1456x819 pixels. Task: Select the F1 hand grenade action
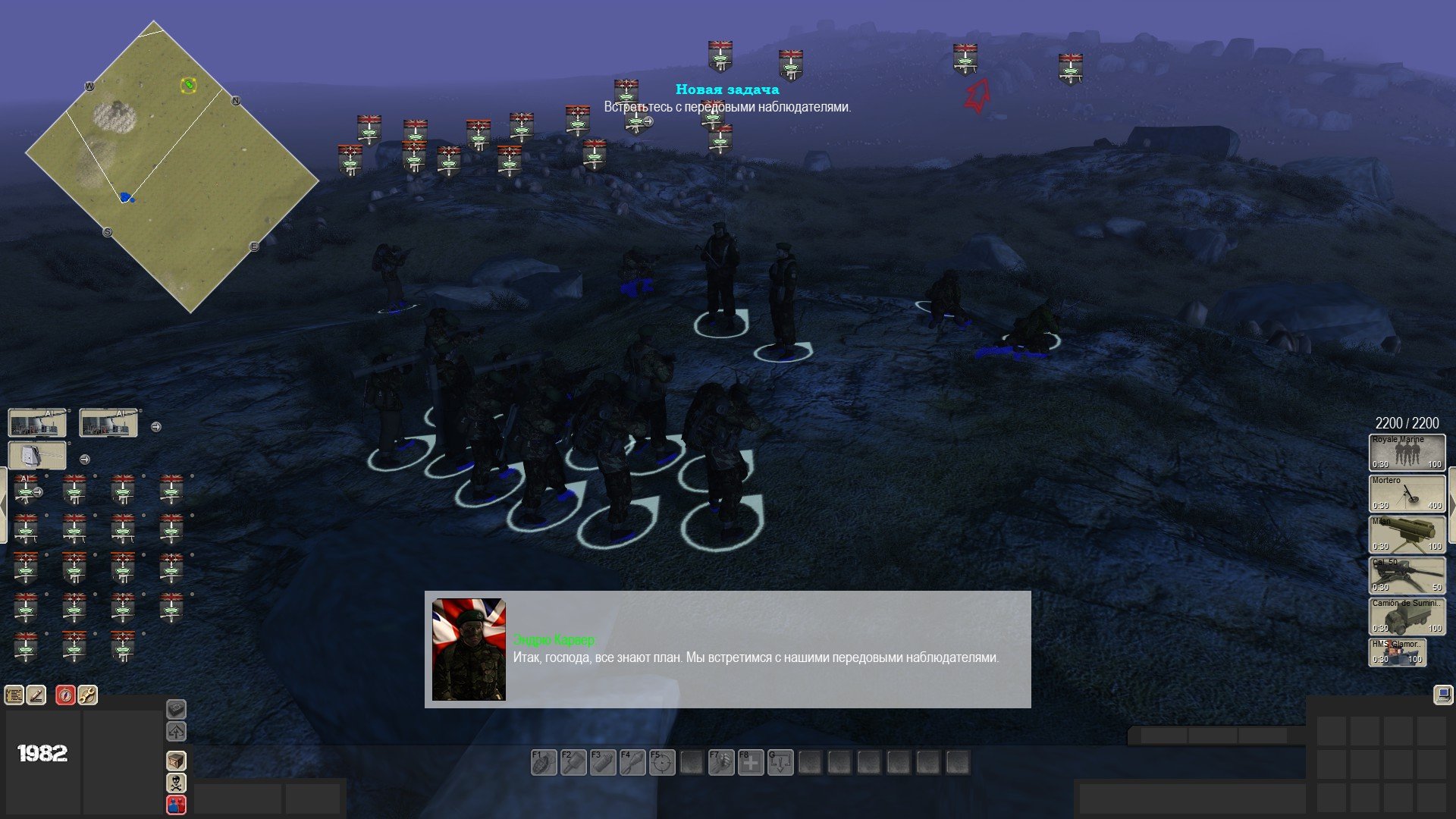[x=544, y=763]
